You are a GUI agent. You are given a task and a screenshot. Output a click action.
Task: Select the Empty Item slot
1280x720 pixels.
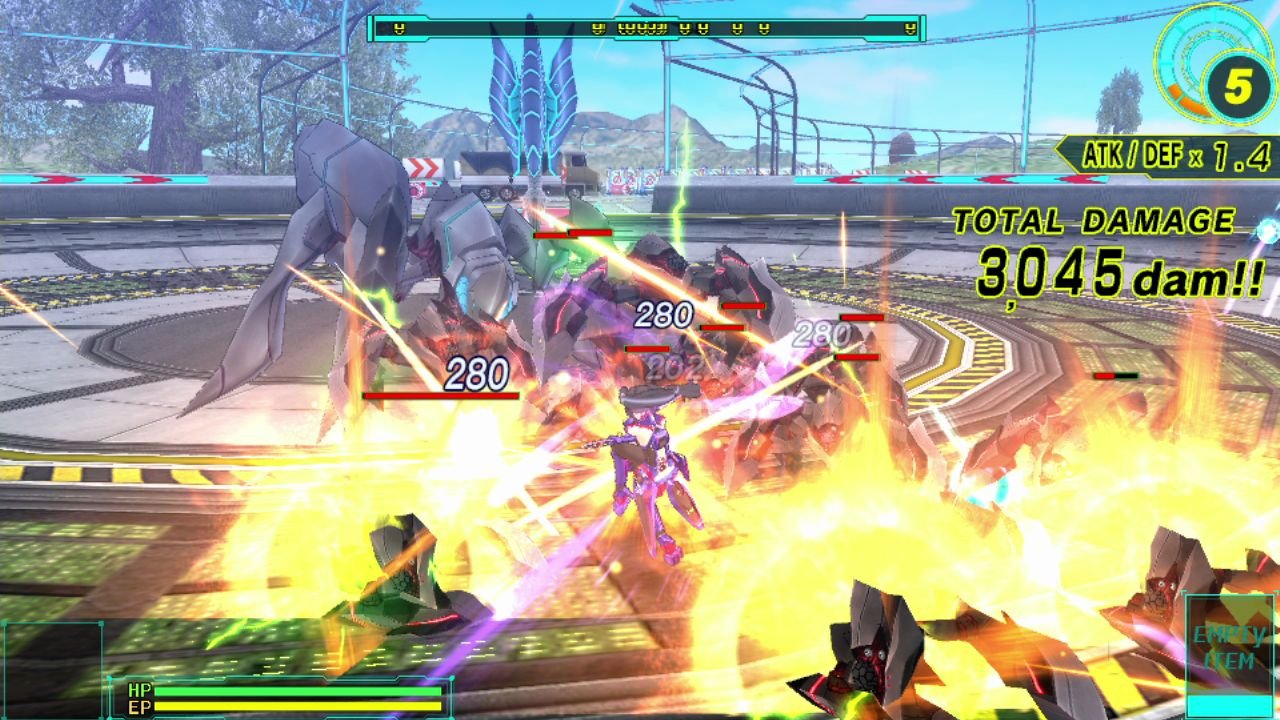1229,649
